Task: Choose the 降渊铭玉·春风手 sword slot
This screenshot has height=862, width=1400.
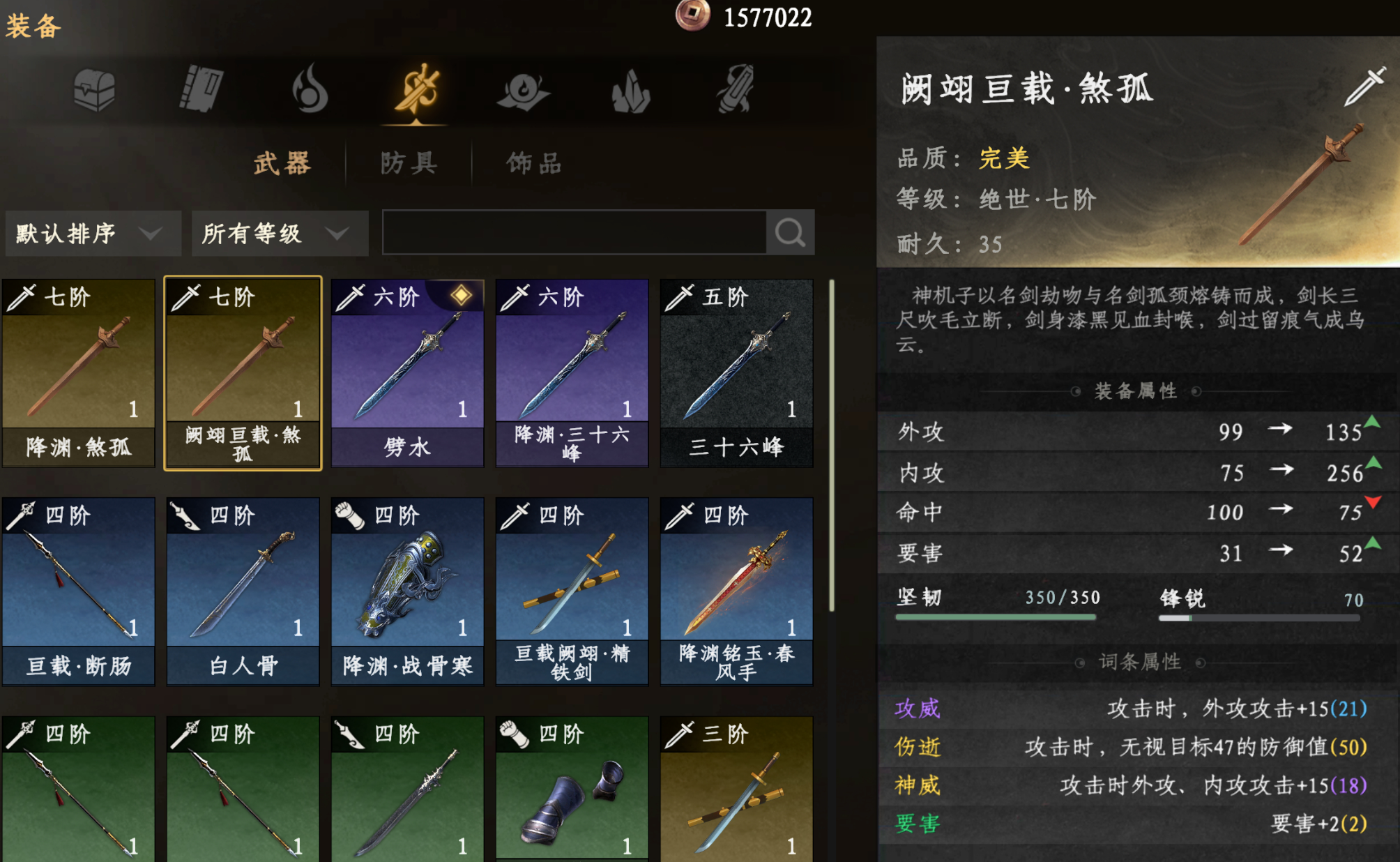Action: coord(736,590)
